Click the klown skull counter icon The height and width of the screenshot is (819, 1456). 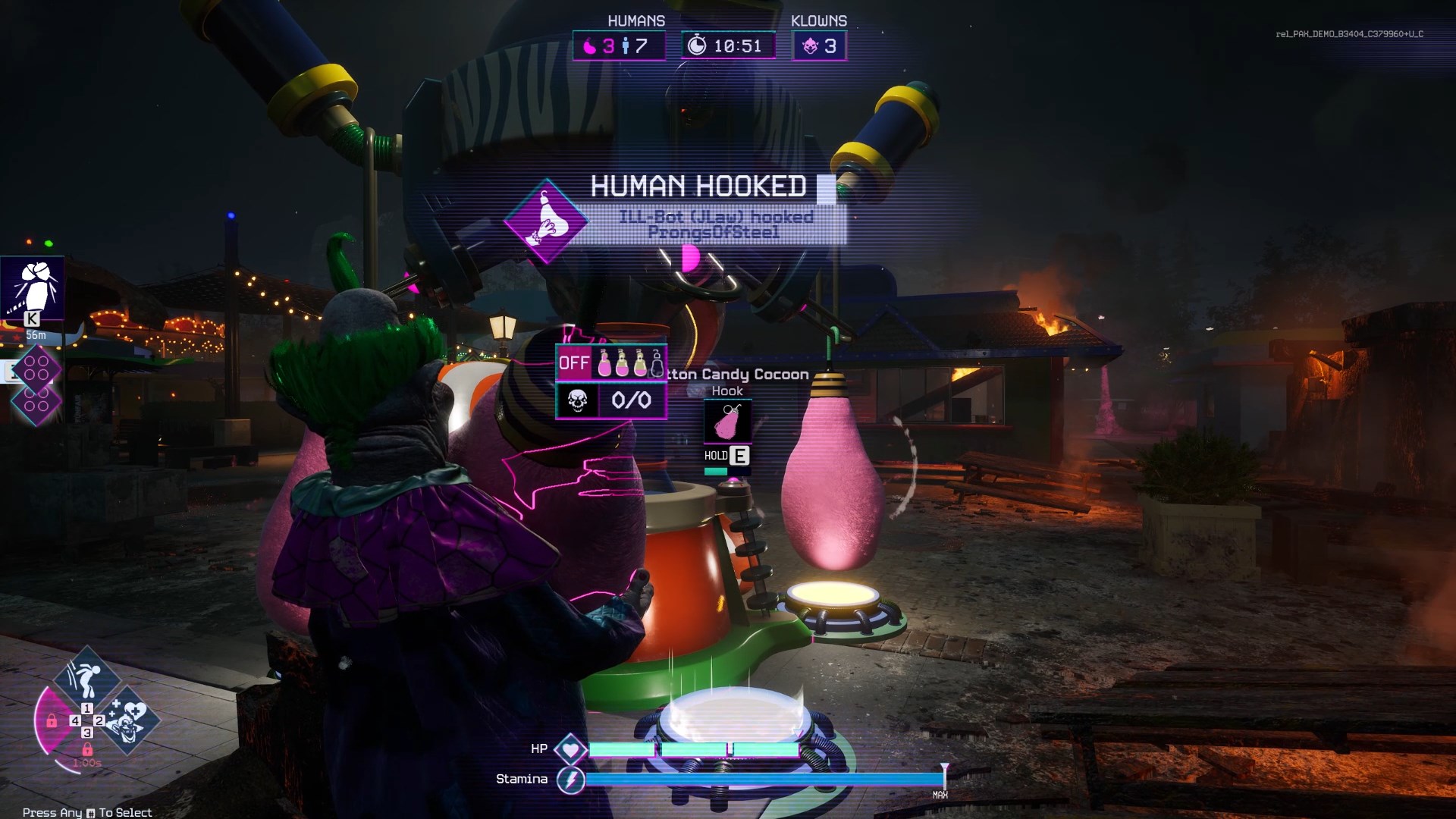tap(578, 400)
